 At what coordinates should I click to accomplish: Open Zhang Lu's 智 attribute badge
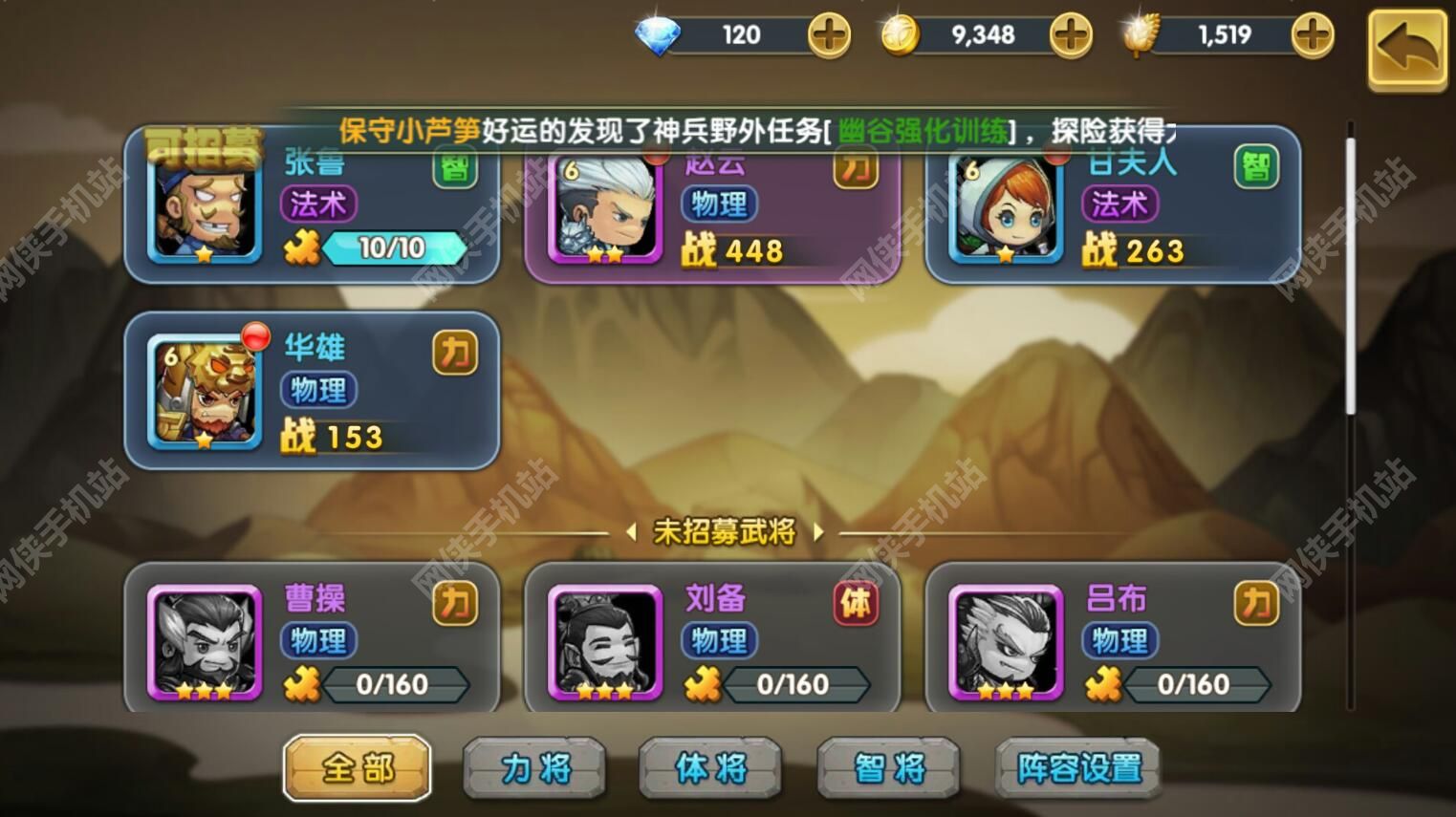pos(454,172)
